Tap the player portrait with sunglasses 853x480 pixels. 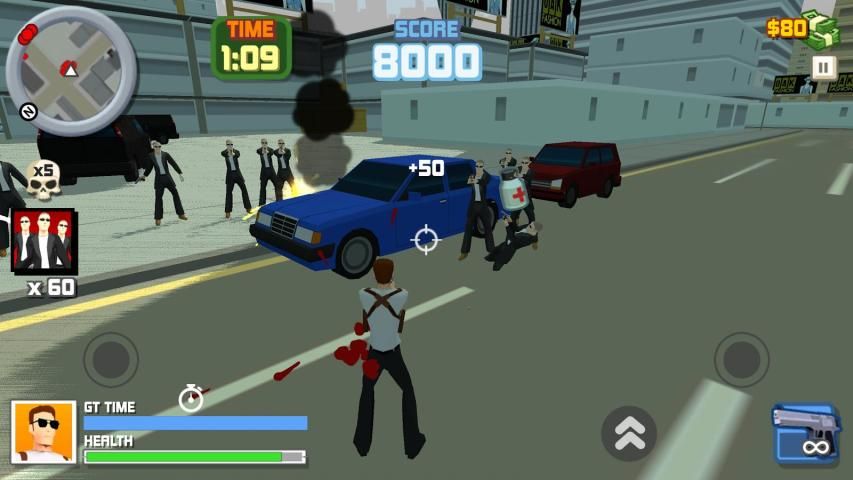(x=44, y=432)
